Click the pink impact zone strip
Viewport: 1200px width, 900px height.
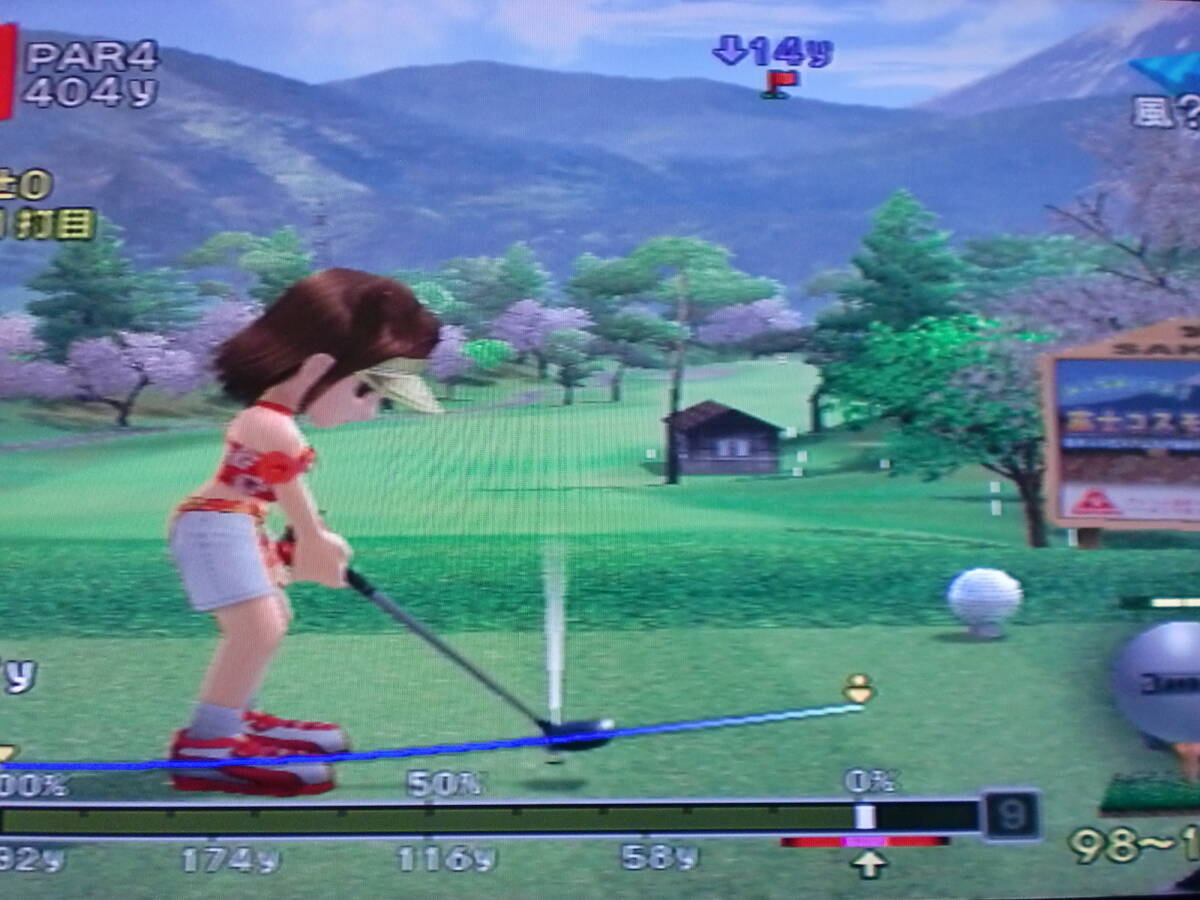(865, 842)
